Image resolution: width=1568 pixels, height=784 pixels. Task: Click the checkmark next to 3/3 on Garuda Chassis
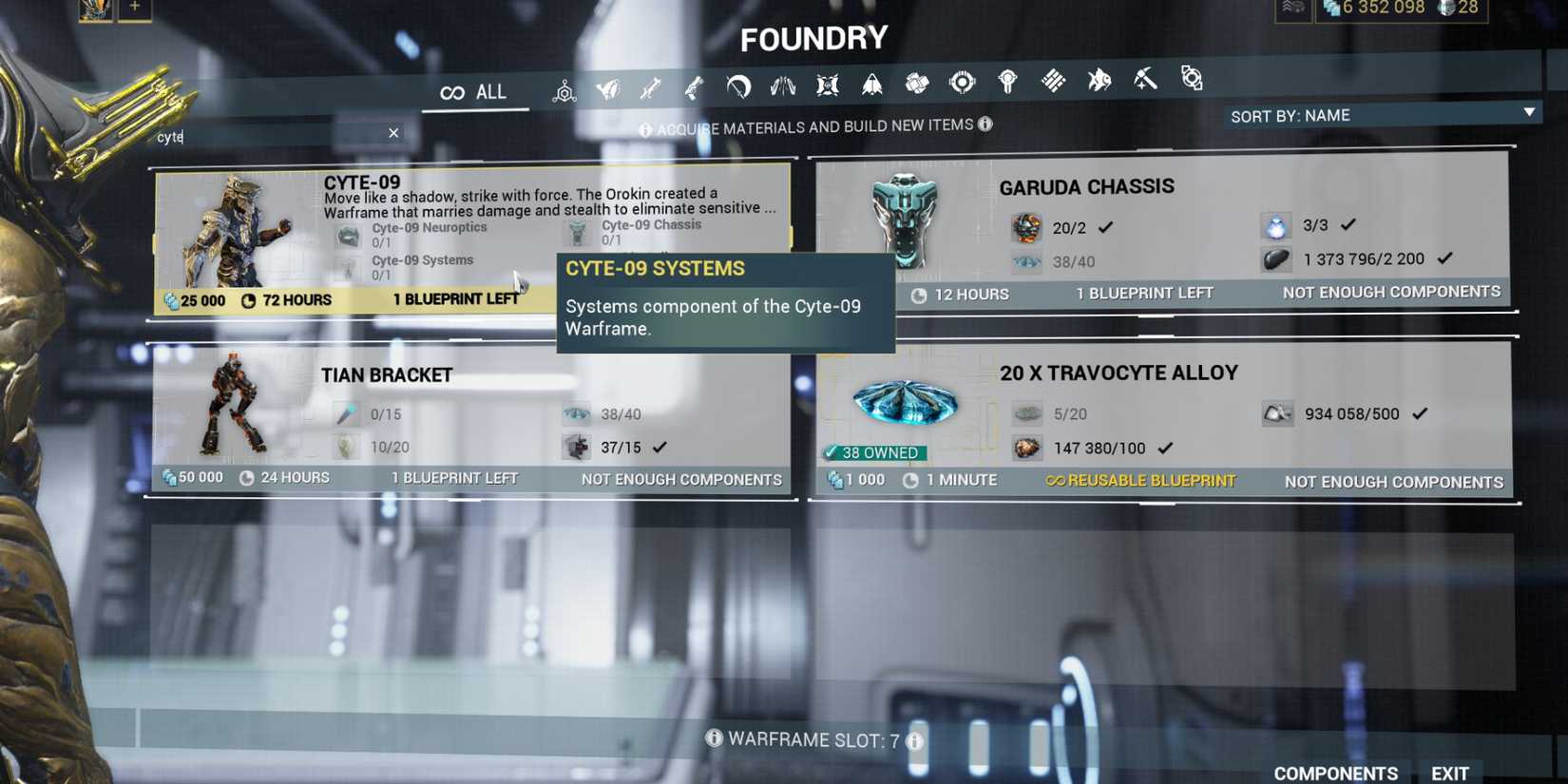tap(1348, 225)
